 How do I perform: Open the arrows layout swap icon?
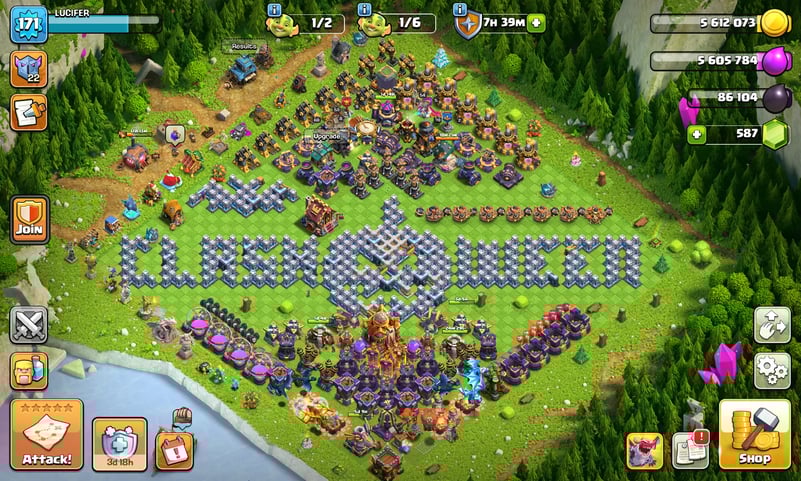point(772,325)
